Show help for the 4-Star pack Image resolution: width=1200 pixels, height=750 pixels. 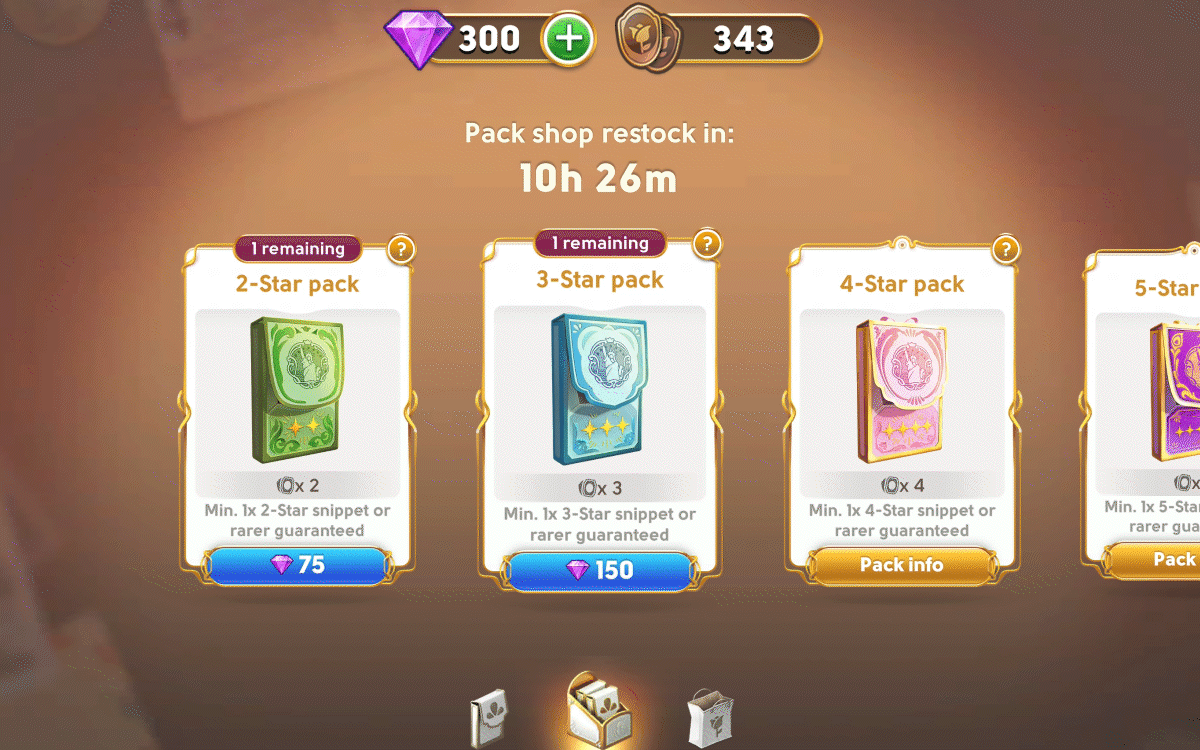pyautogui.click(x=1005, y=249)
